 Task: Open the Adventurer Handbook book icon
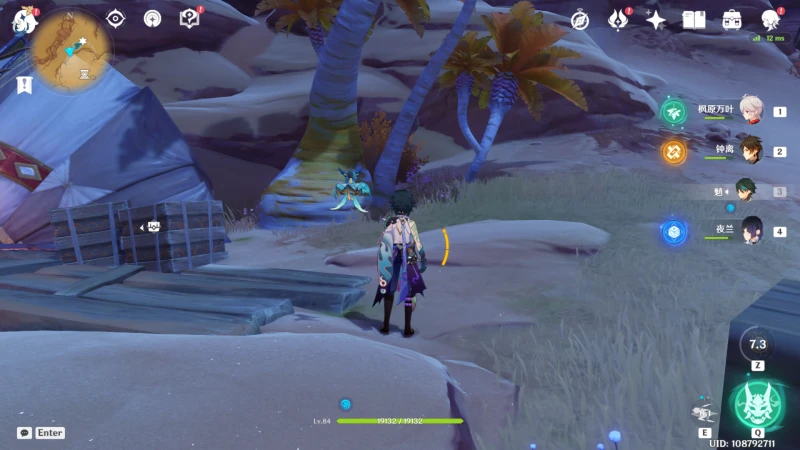pos(693,20)
